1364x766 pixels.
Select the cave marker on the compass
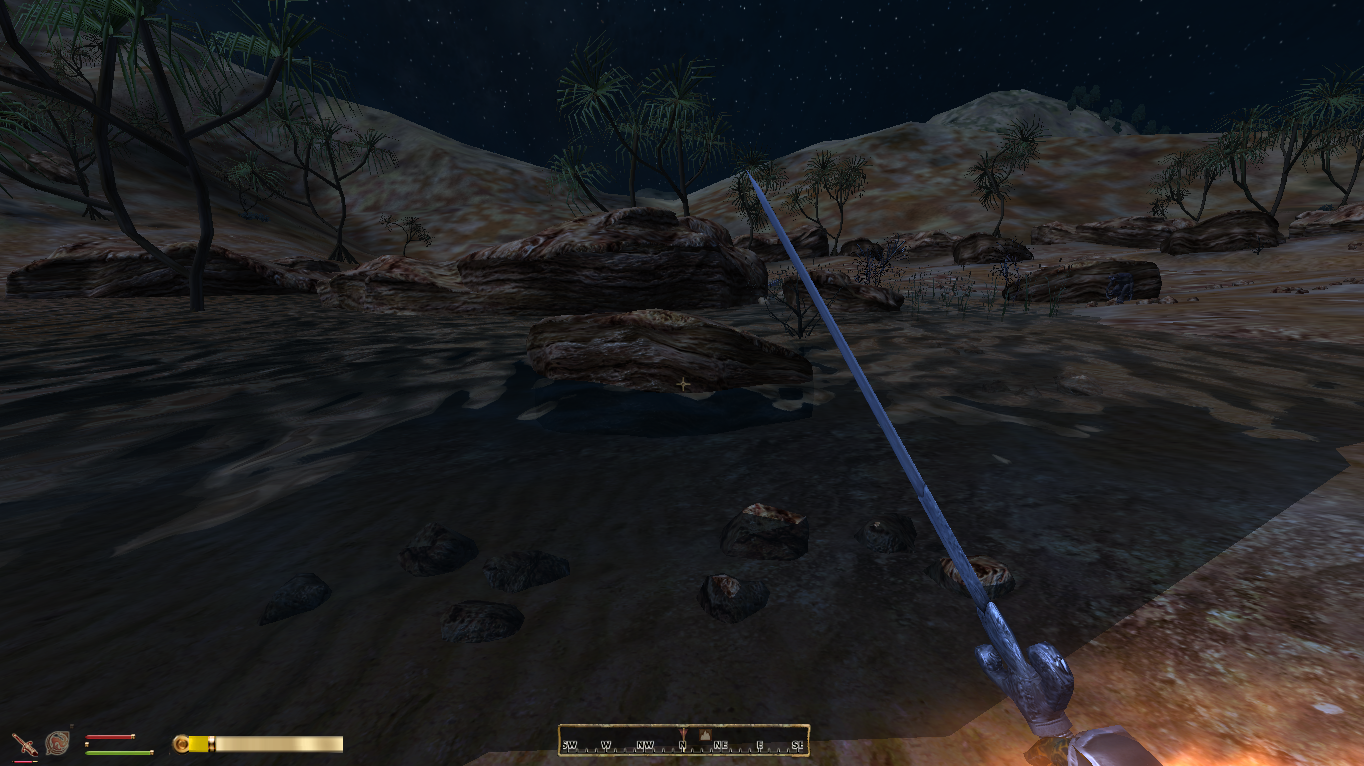pos(704,735)
